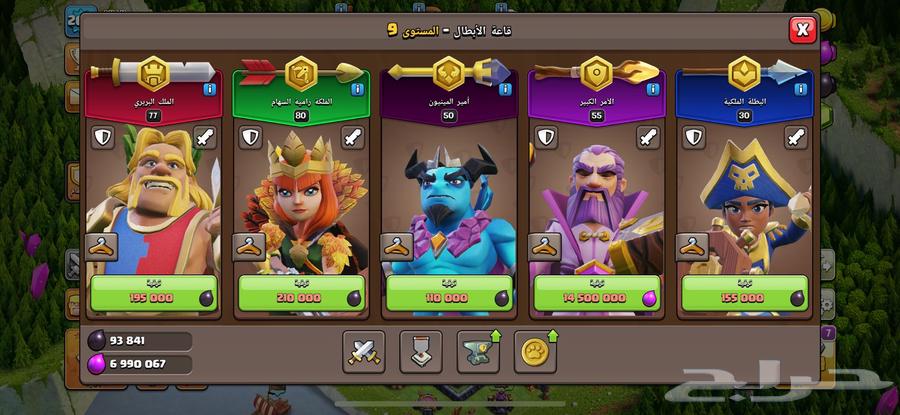
Task: Open the Blacksmith anvil equipment menu
Action: coord(477,350)
